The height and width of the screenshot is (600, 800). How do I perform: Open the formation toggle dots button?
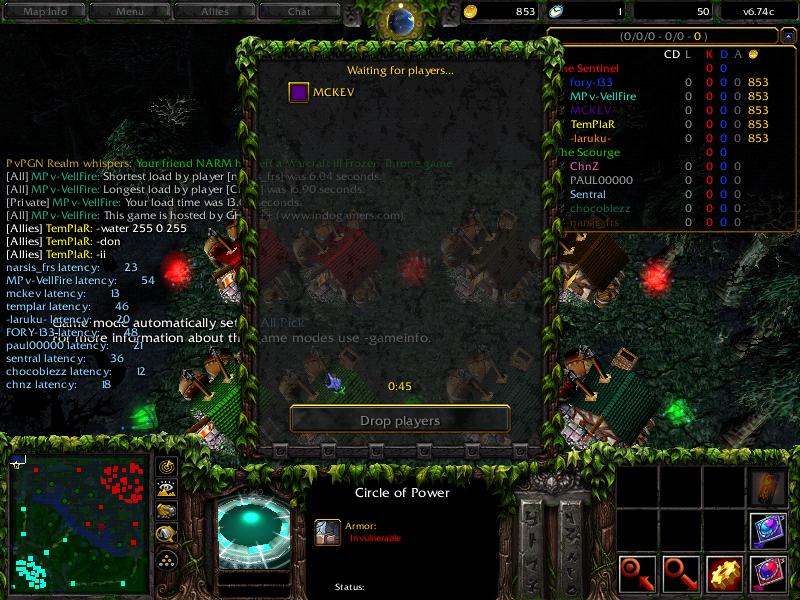point(167,559)
